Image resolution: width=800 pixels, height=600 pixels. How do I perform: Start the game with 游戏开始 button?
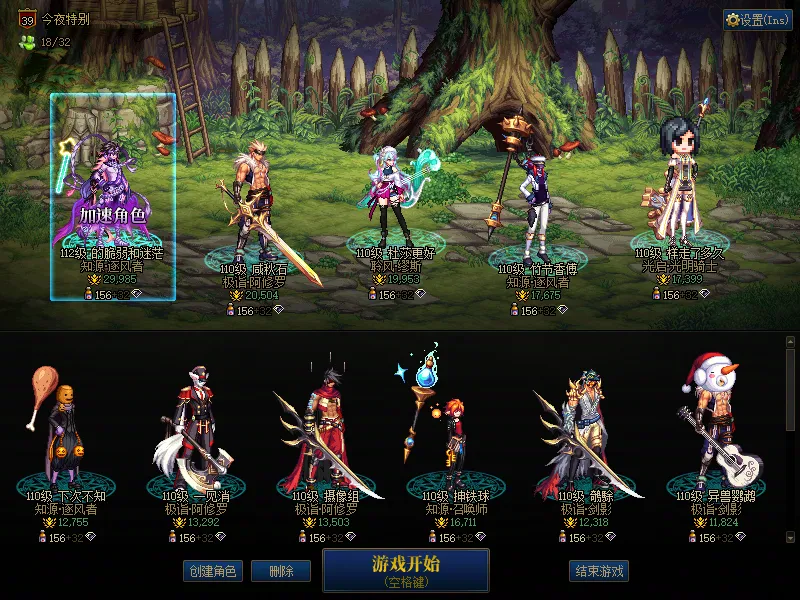(x=405, y=569)
